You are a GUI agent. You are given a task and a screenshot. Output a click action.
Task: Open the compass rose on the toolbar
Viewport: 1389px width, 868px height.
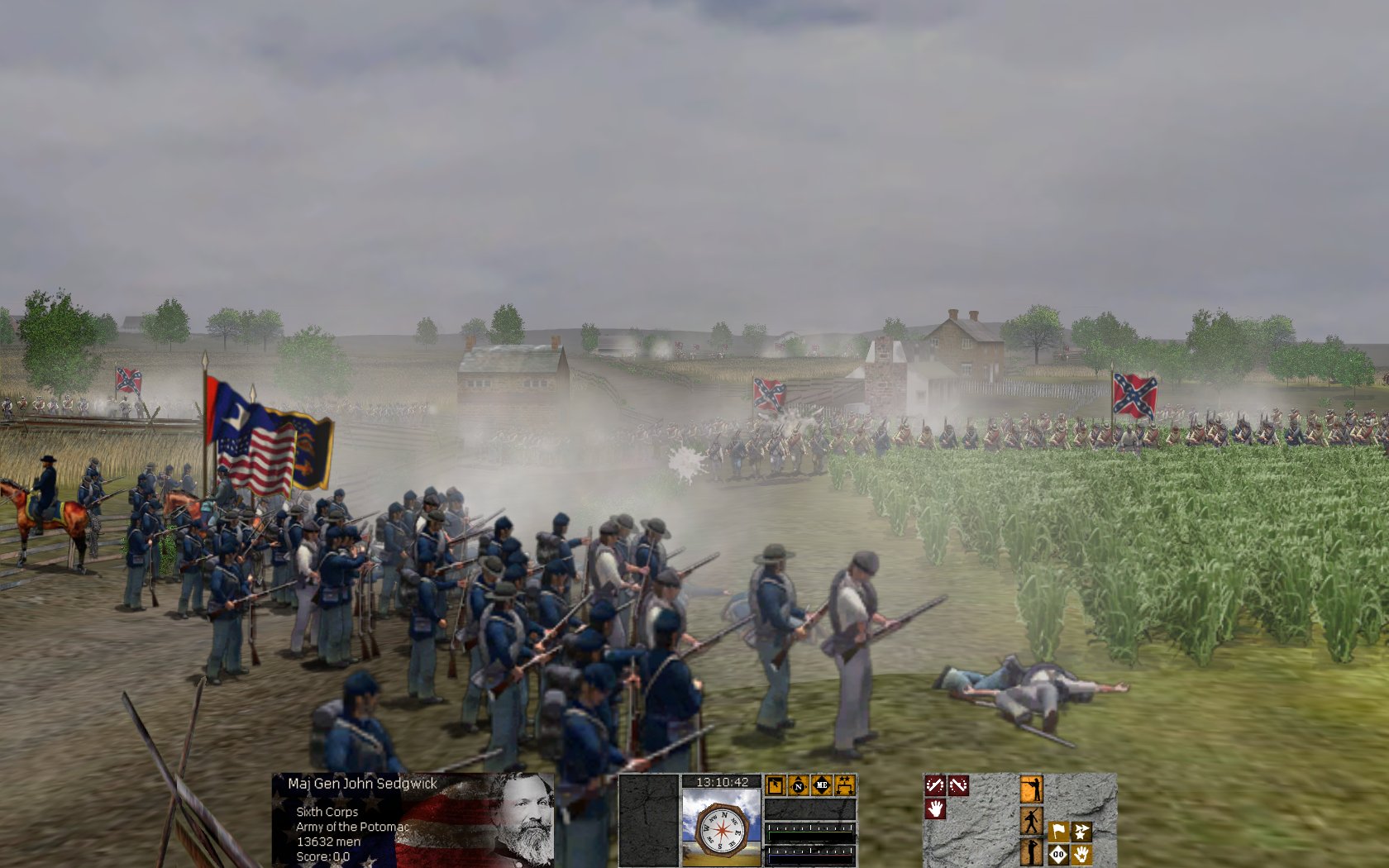721,830
